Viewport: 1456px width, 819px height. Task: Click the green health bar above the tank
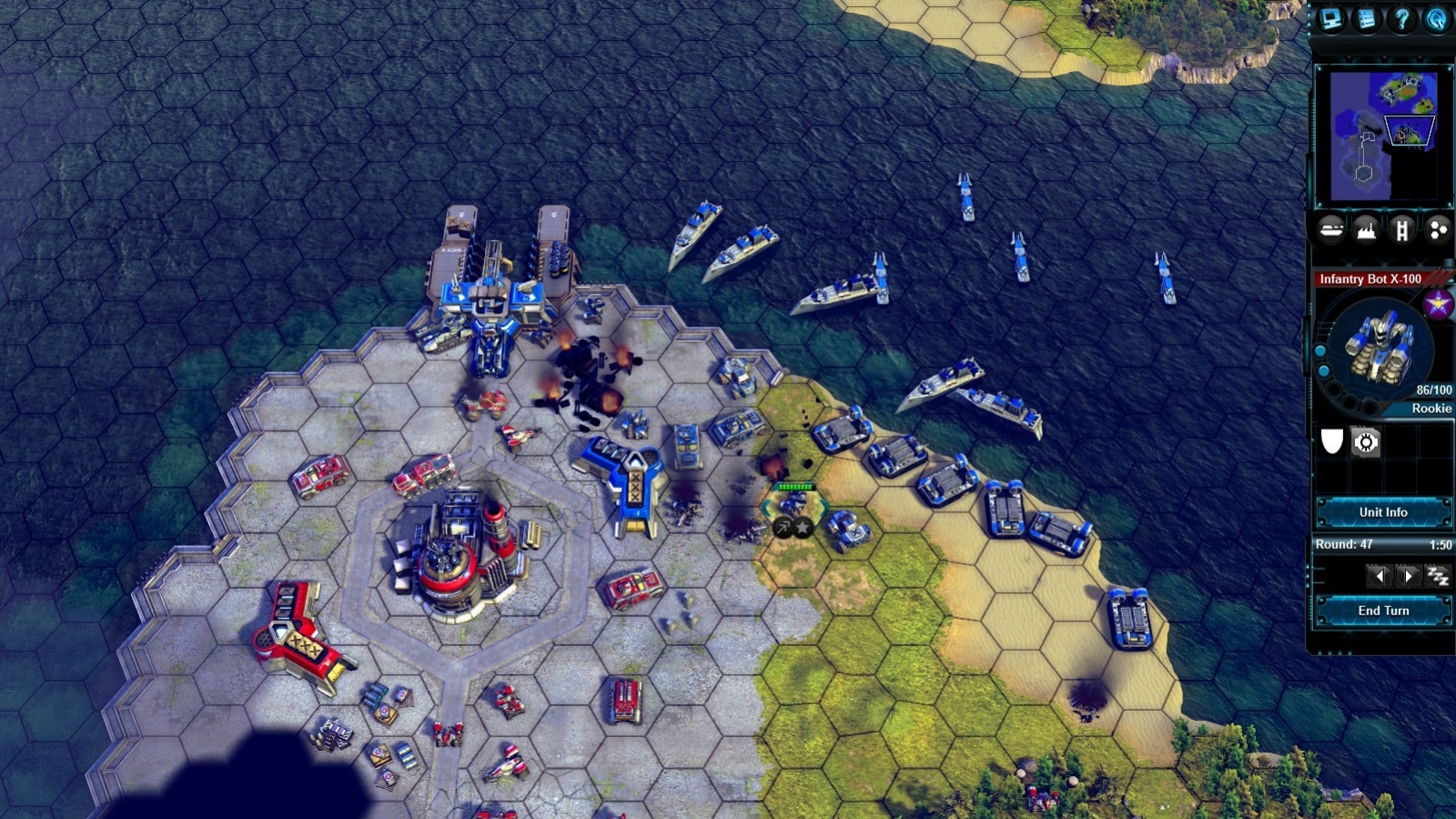795,487
